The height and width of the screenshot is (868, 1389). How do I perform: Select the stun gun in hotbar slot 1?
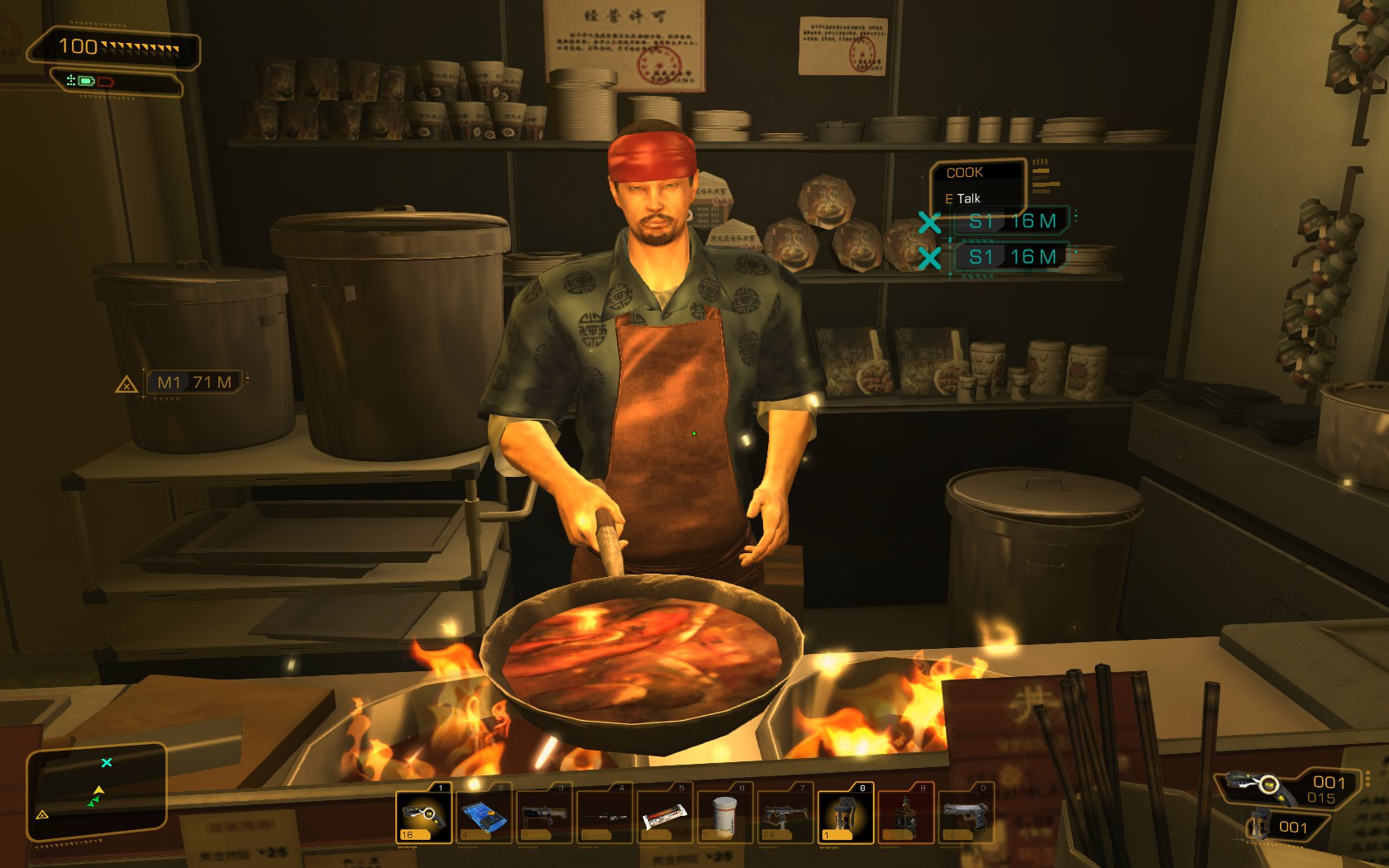click(423, 816)
